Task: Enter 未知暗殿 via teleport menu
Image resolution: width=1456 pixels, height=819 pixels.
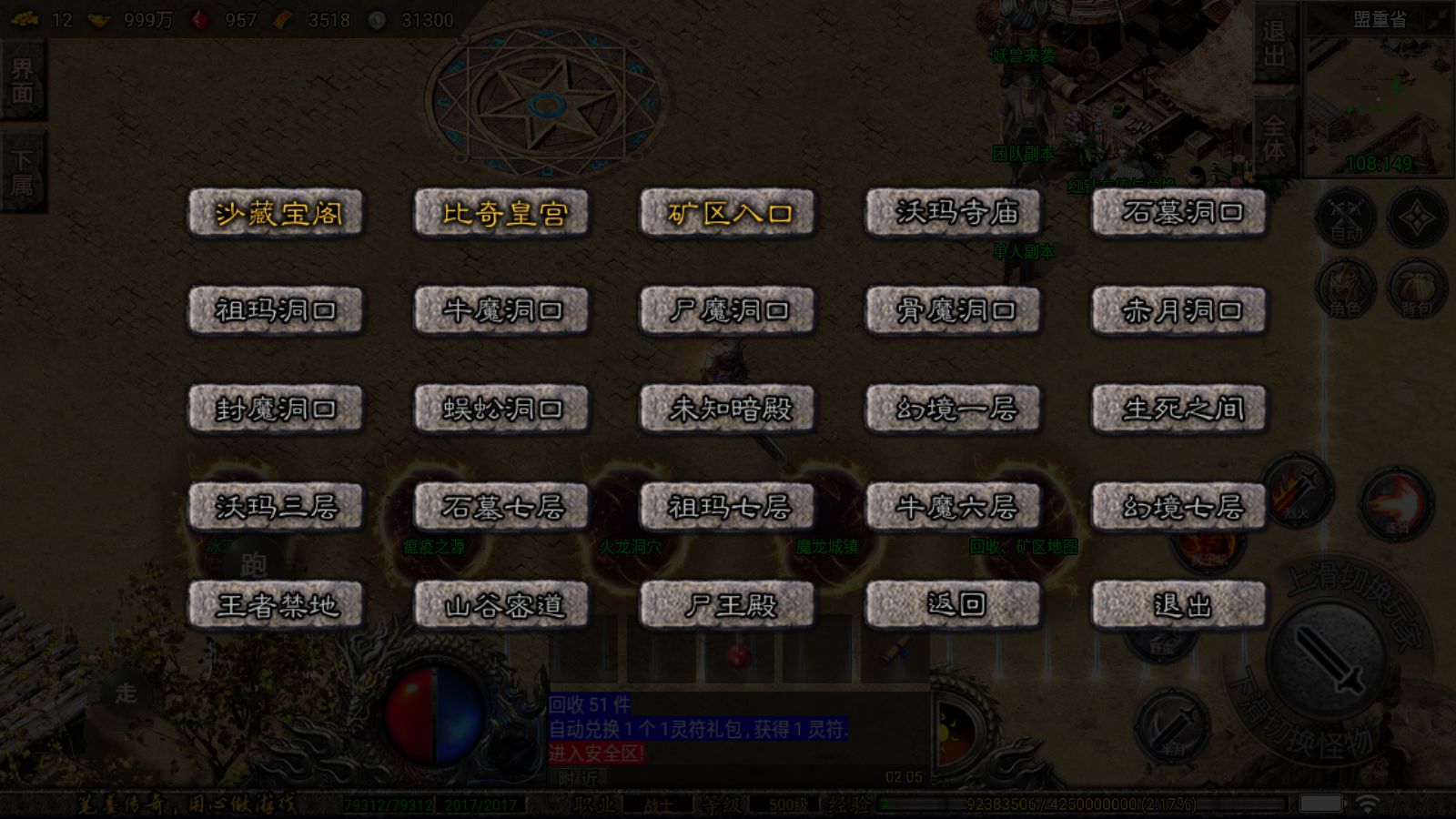Action: 727,409
